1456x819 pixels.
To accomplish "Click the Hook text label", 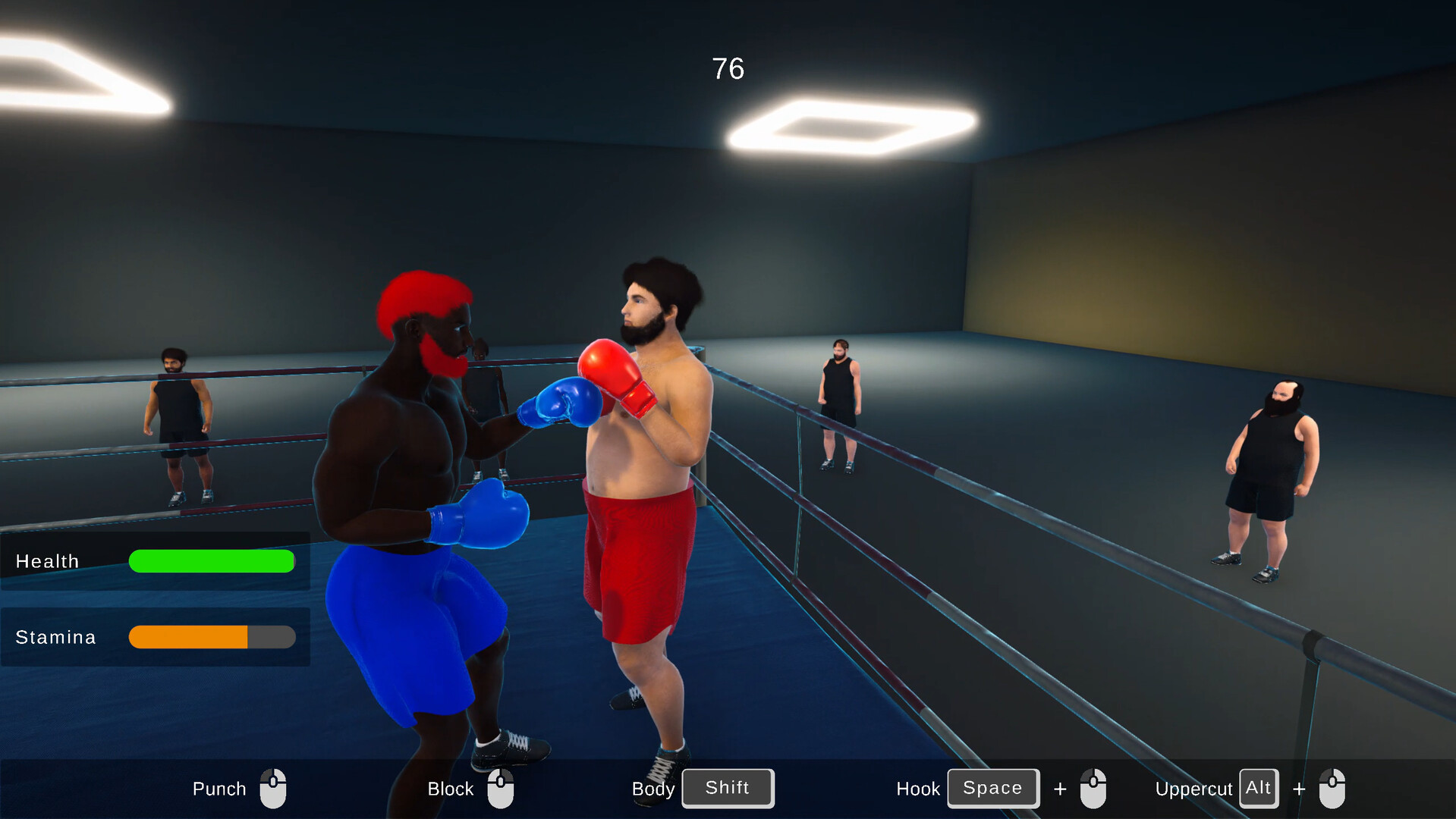I will (x=918, y=789).
